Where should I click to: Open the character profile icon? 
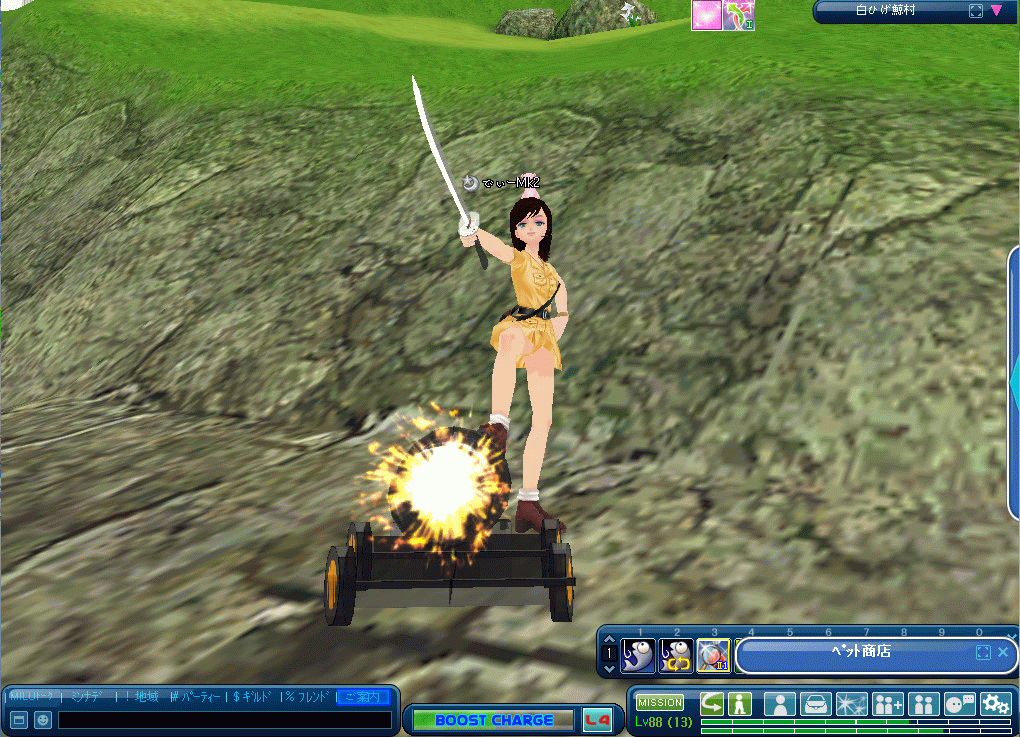(780, 703)
